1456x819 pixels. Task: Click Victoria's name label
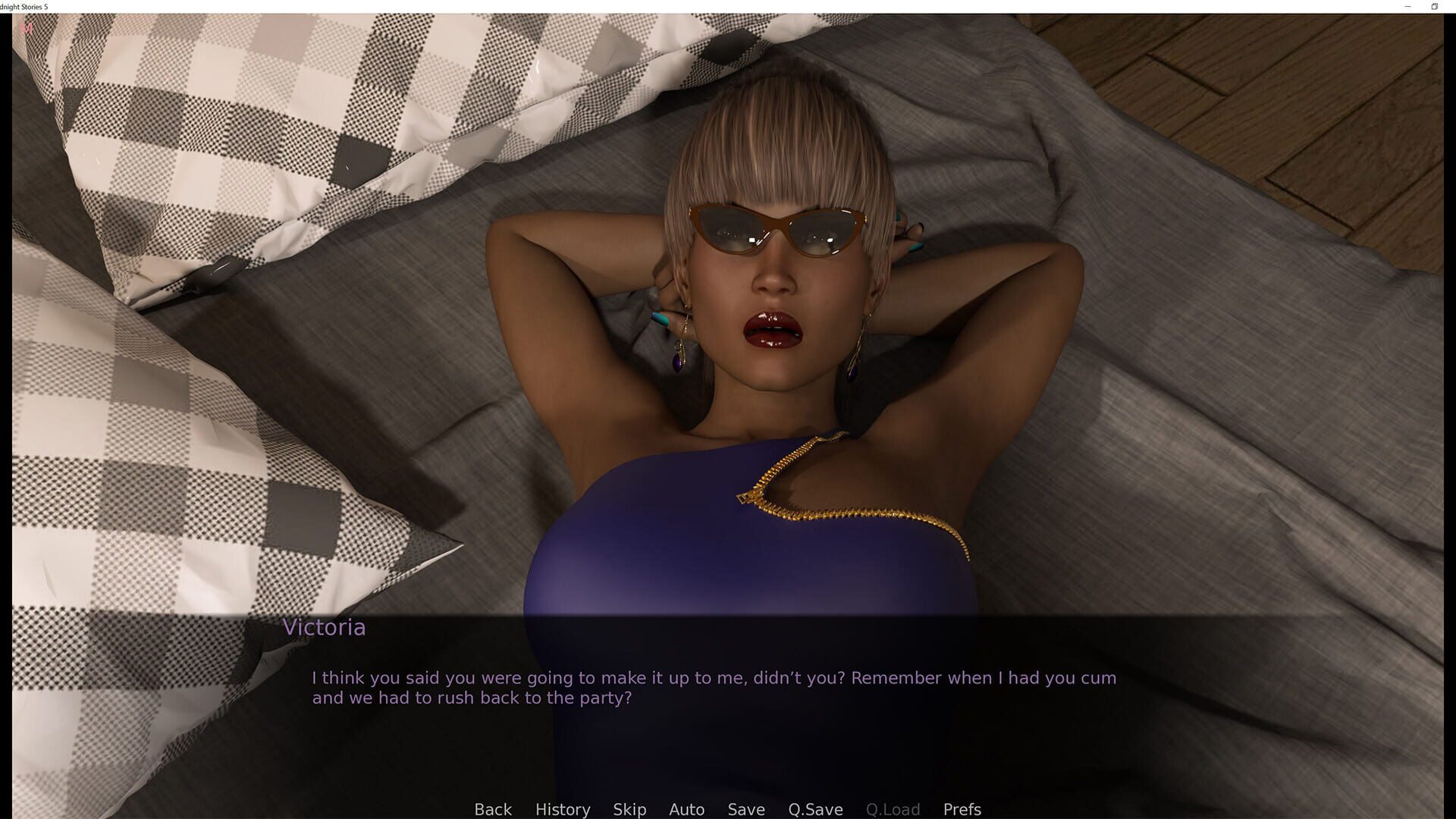[325, 627]
